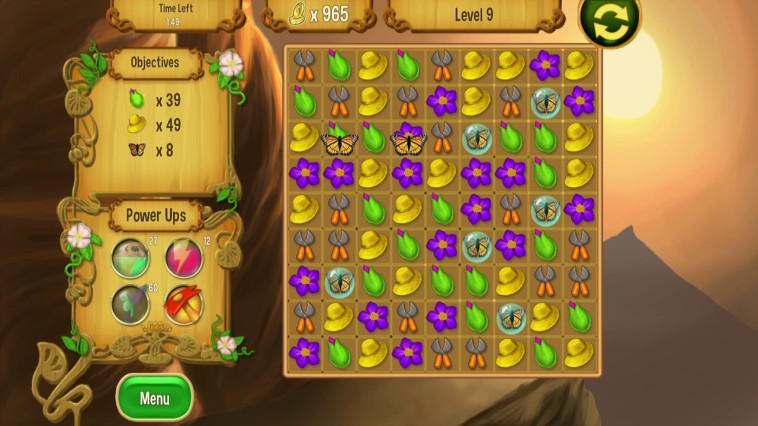Click the green circular arrows shuffle button
The height and width of the screenshot is (426, 758).
[x=610, y=20]
